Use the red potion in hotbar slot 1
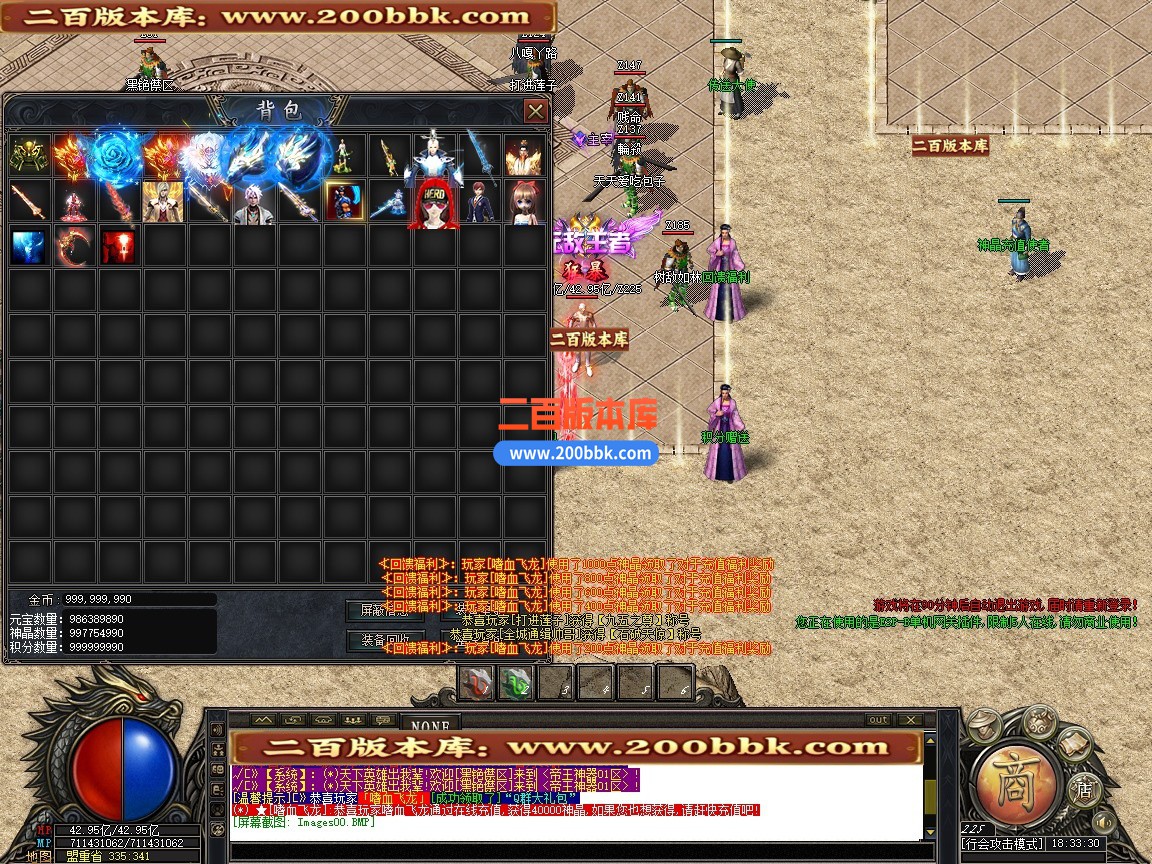 (x=477, y=683)
